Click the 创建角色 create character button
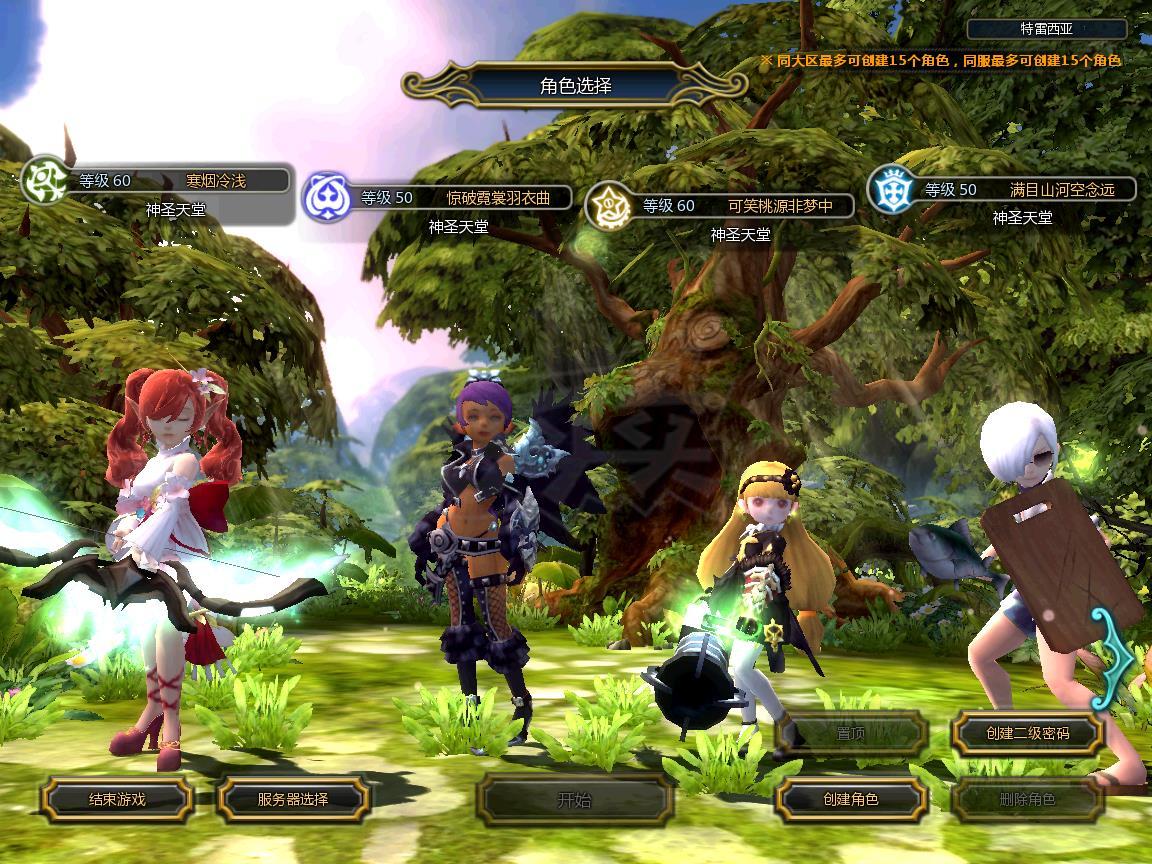The image size is (1152, 864). (851, 799)
